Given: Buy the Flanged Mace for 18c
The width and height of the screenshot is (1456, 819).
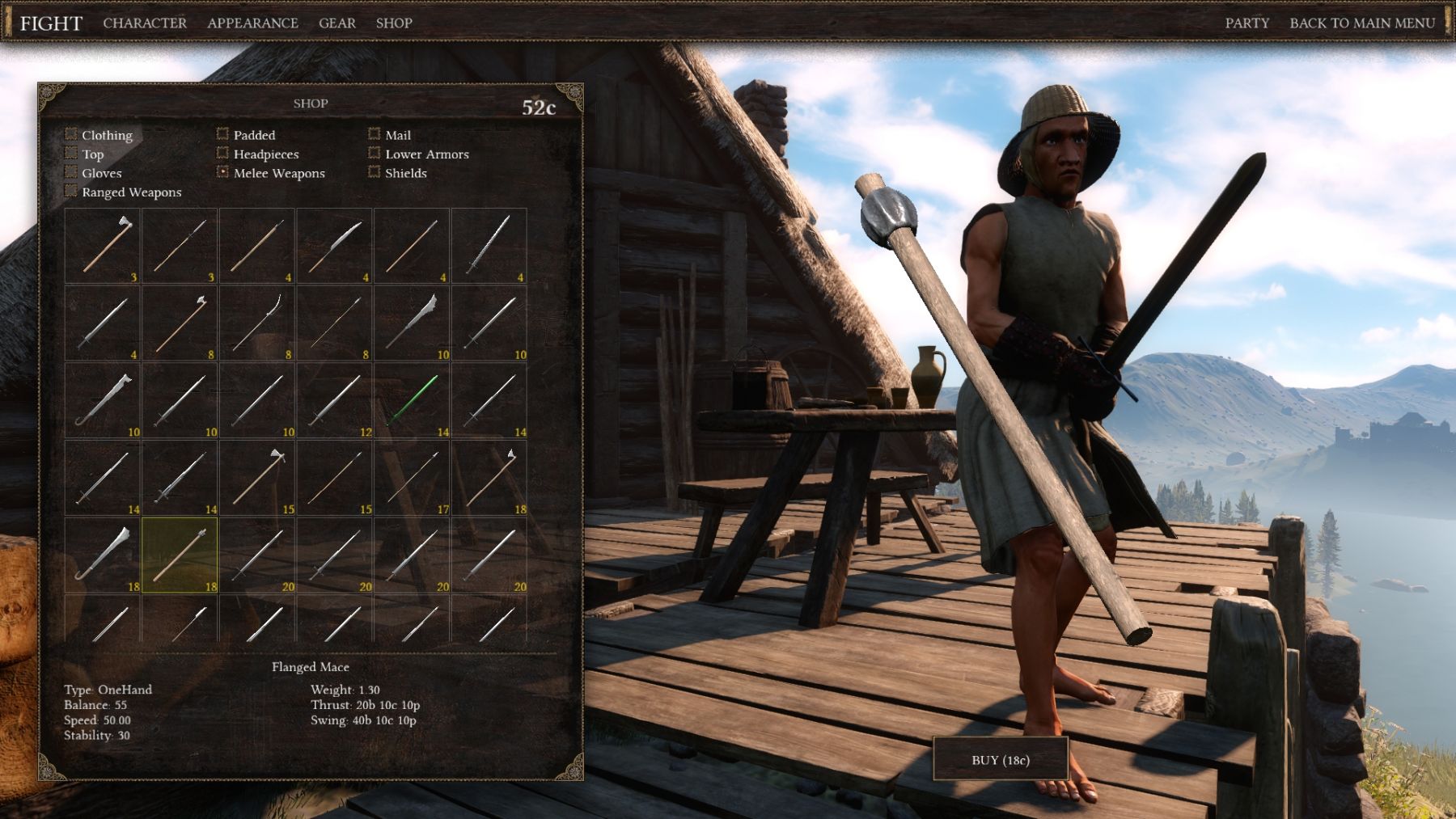Looking at the screenshot, I should tap(1001, 760).
